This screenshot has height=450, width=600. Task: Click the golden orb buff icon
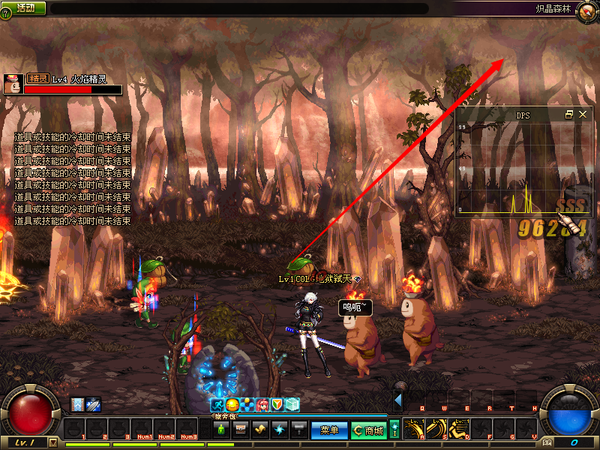coord(232,404)
